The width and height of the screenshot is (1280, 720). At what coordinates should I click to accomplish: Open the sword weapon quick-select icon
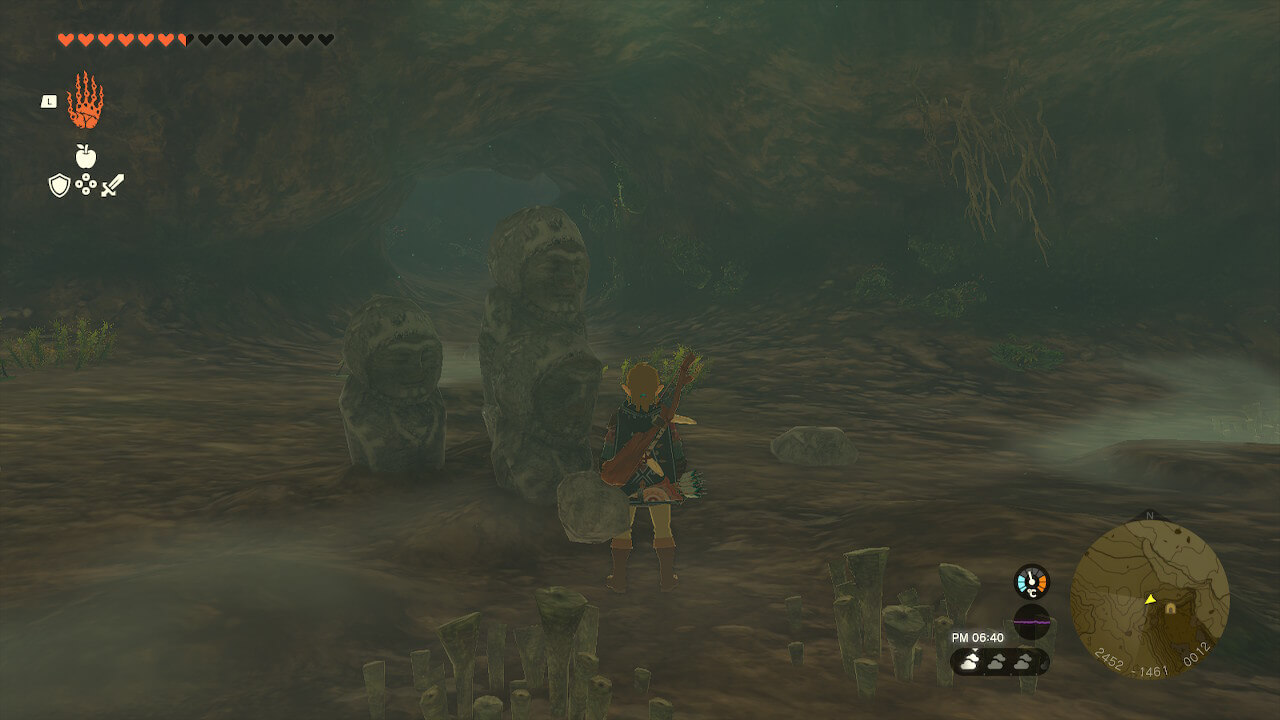click(112, 185)
